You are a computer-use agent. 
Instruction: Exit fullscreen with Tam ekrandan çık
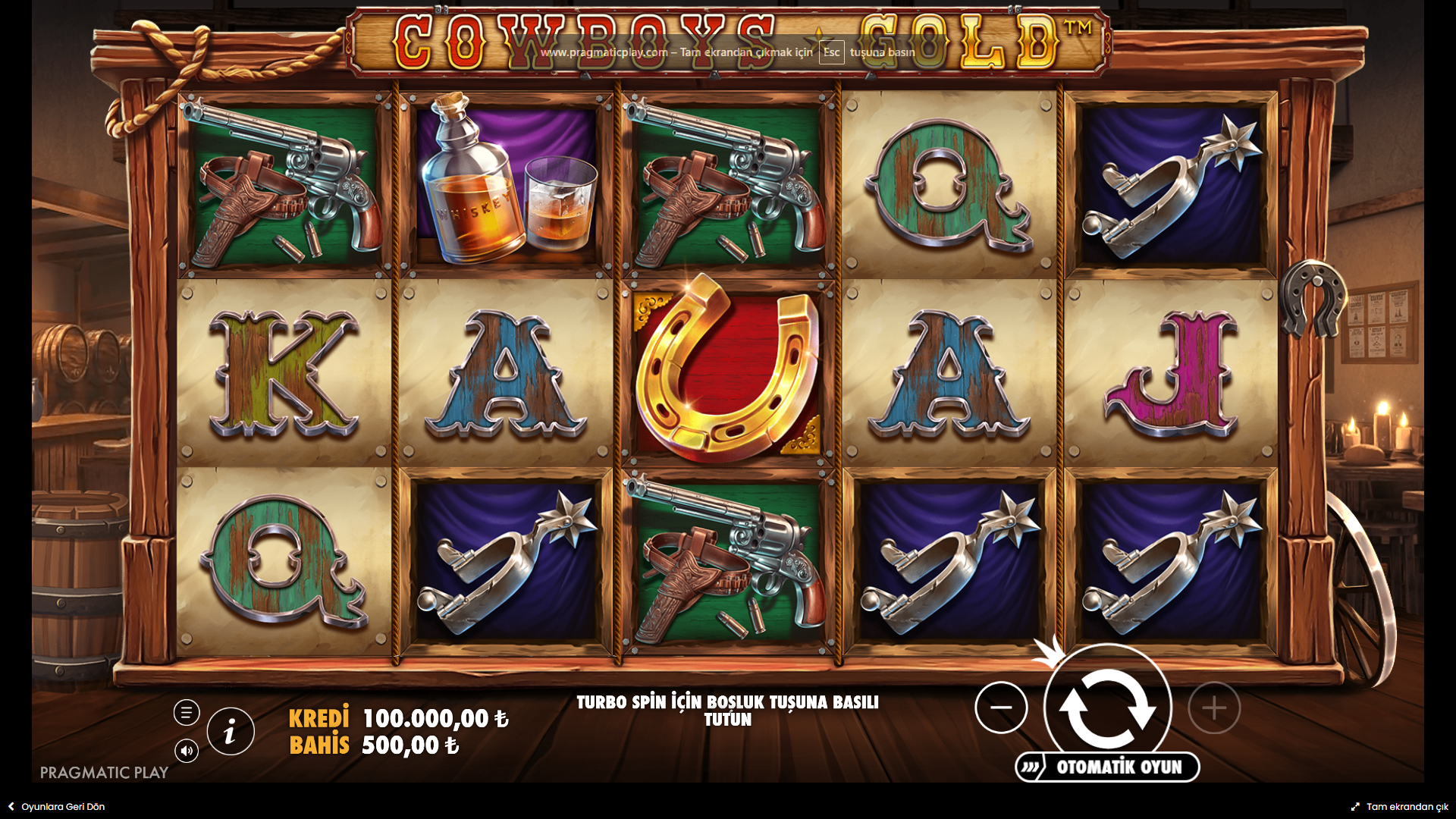coord(1399,807)
